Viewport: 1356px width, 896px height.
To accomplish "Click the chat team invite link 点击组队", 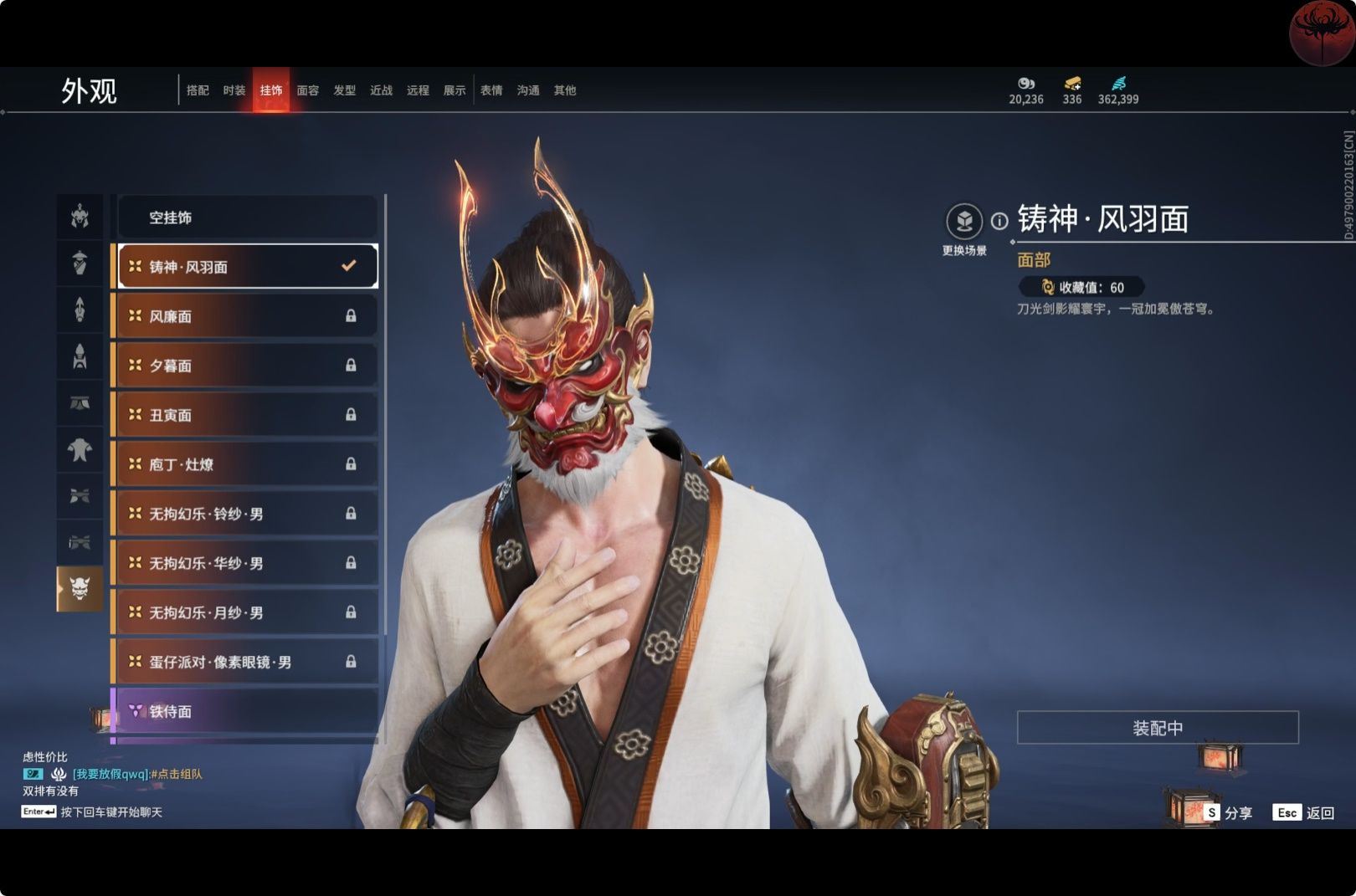I will pyautogui.click(x=177, y=774).
